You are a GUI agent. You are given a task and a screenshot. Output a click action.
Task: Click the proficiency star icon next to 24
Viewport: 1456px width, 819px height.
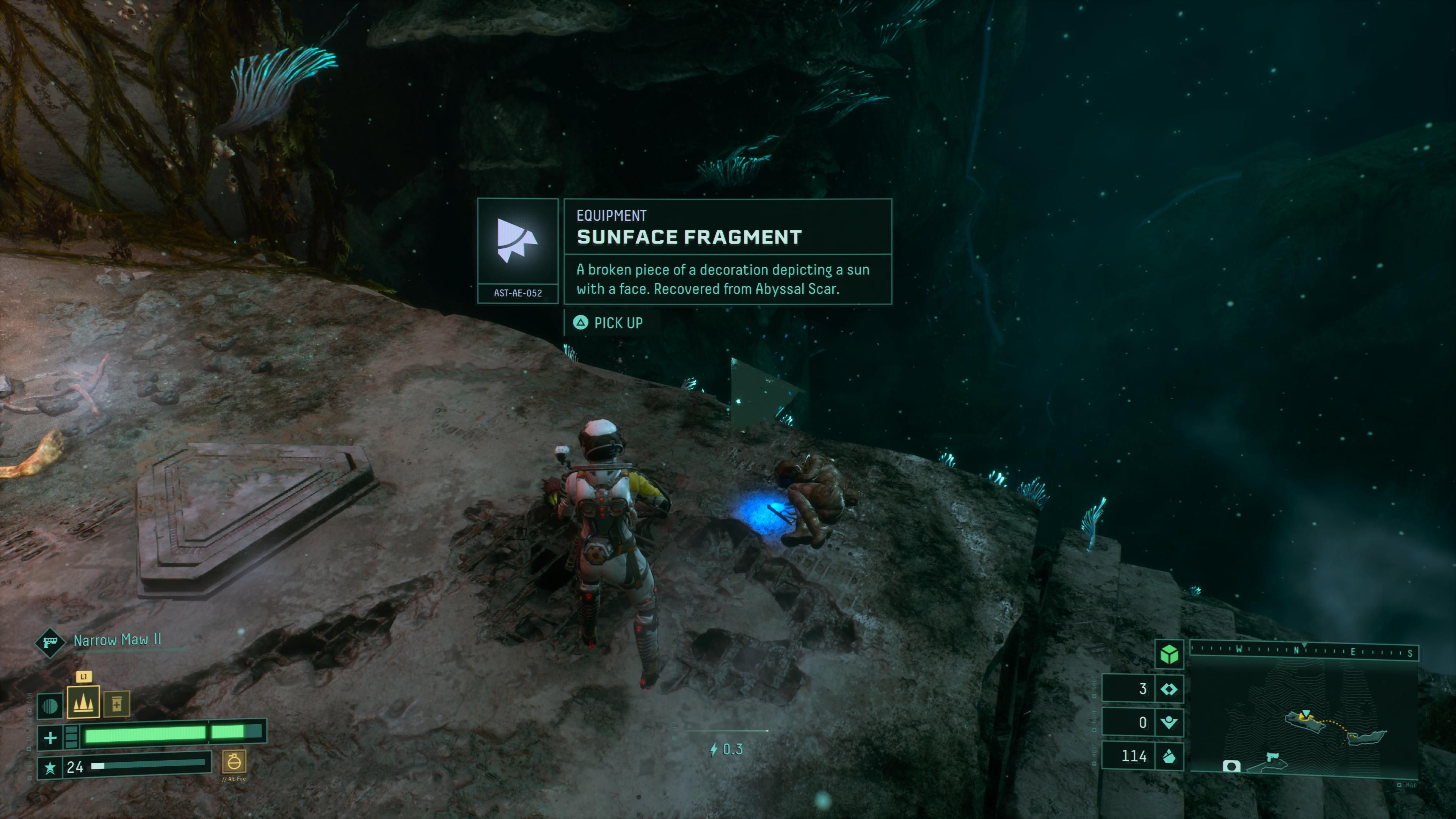click(x=50, y=767)
